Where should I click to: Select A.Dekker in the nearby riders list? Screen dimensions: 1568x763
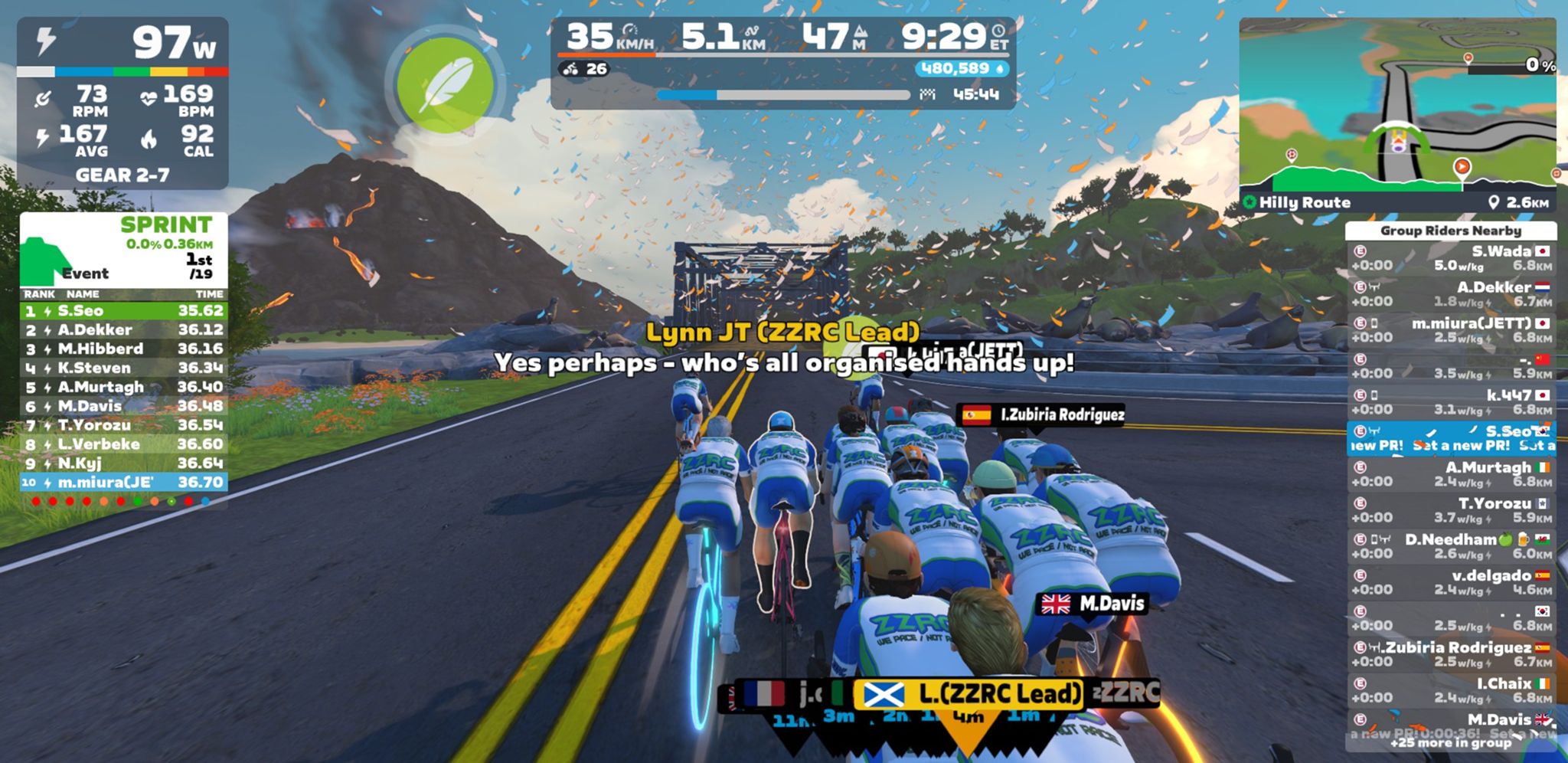tap(1451, 294)
